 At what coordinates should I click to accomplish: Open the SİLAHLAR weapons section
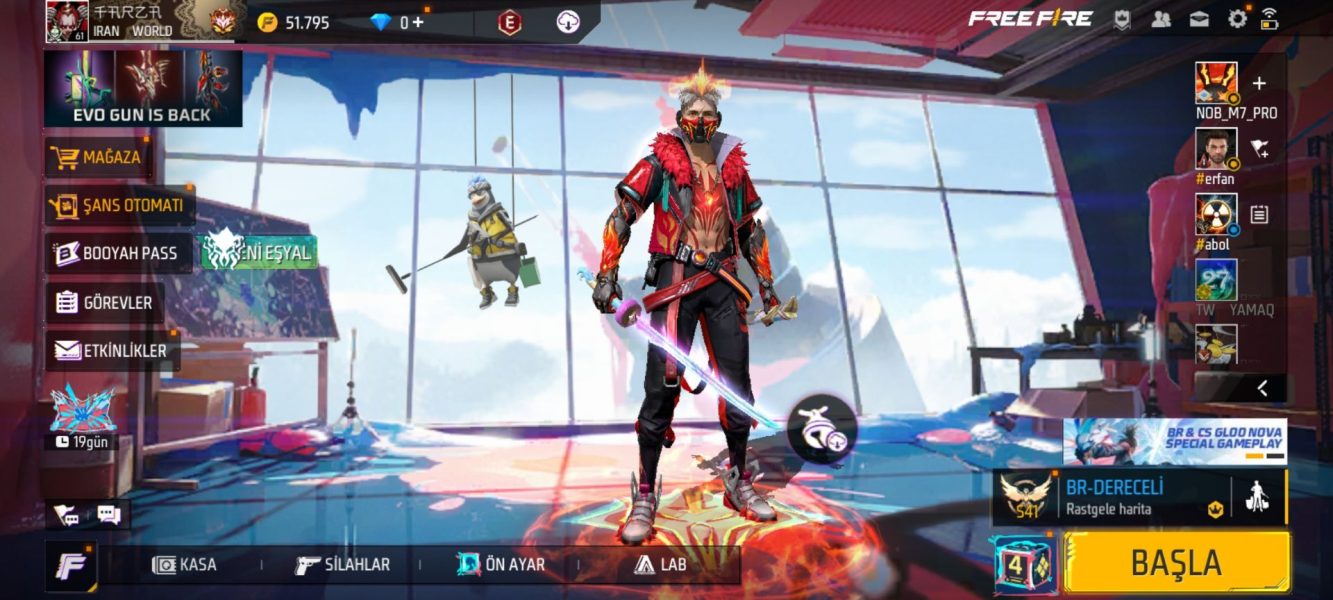[343, 565]
